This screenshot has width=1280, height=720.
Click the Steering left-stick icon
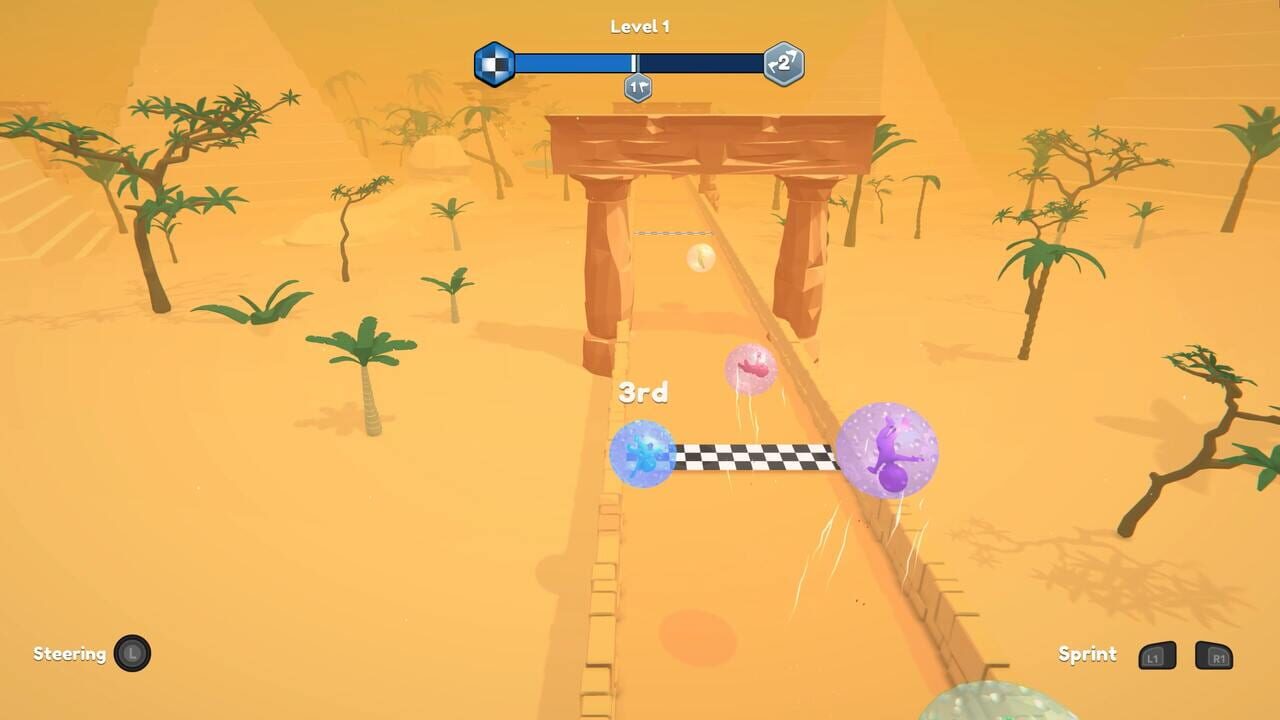tap(131, 654)
